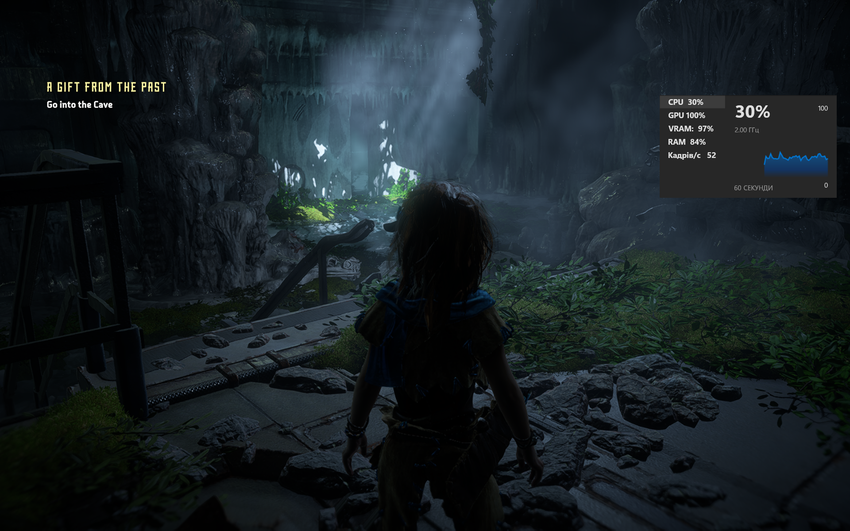The image size is (850, 531).
Task: Select the A Gift from the Past quest tracker
Action: 106,88
